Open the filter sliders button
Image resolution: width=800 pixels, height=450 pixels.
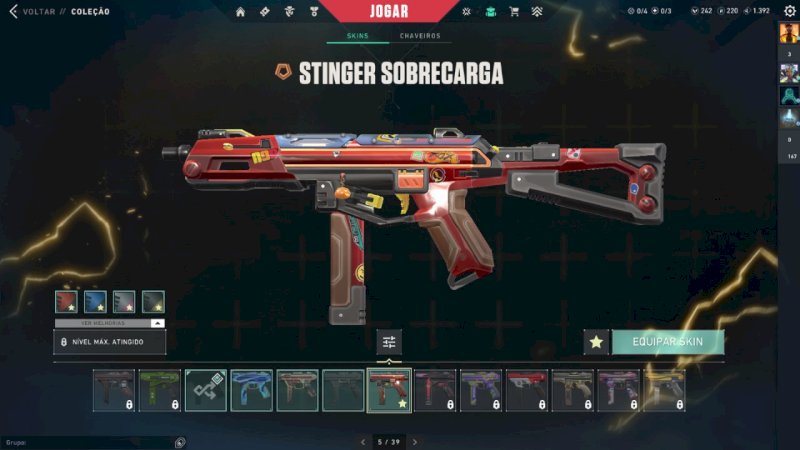(x=389, y=342)
